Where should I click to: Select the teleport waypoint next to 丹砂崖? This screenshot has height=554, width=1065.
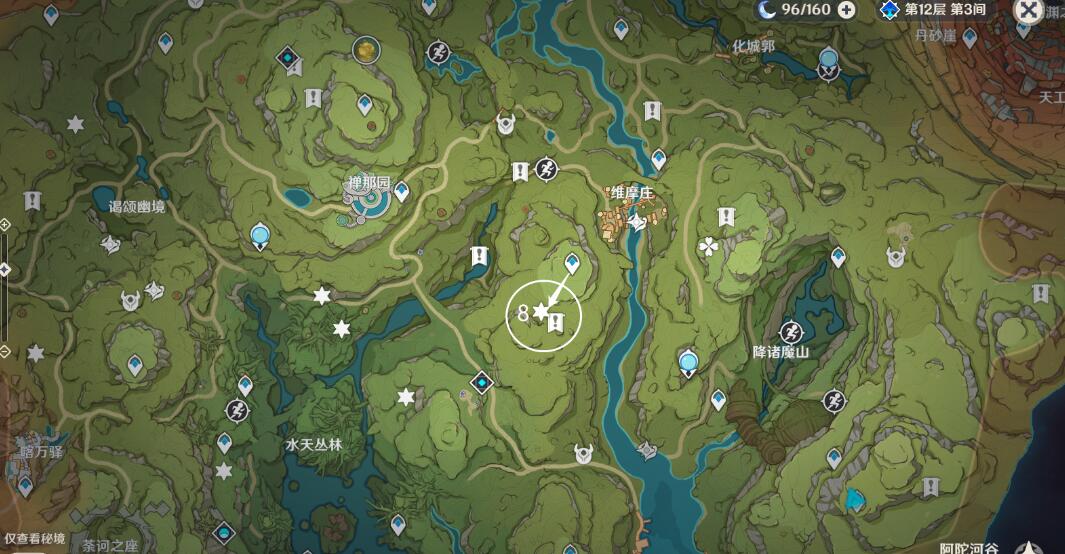click(969, 38)
